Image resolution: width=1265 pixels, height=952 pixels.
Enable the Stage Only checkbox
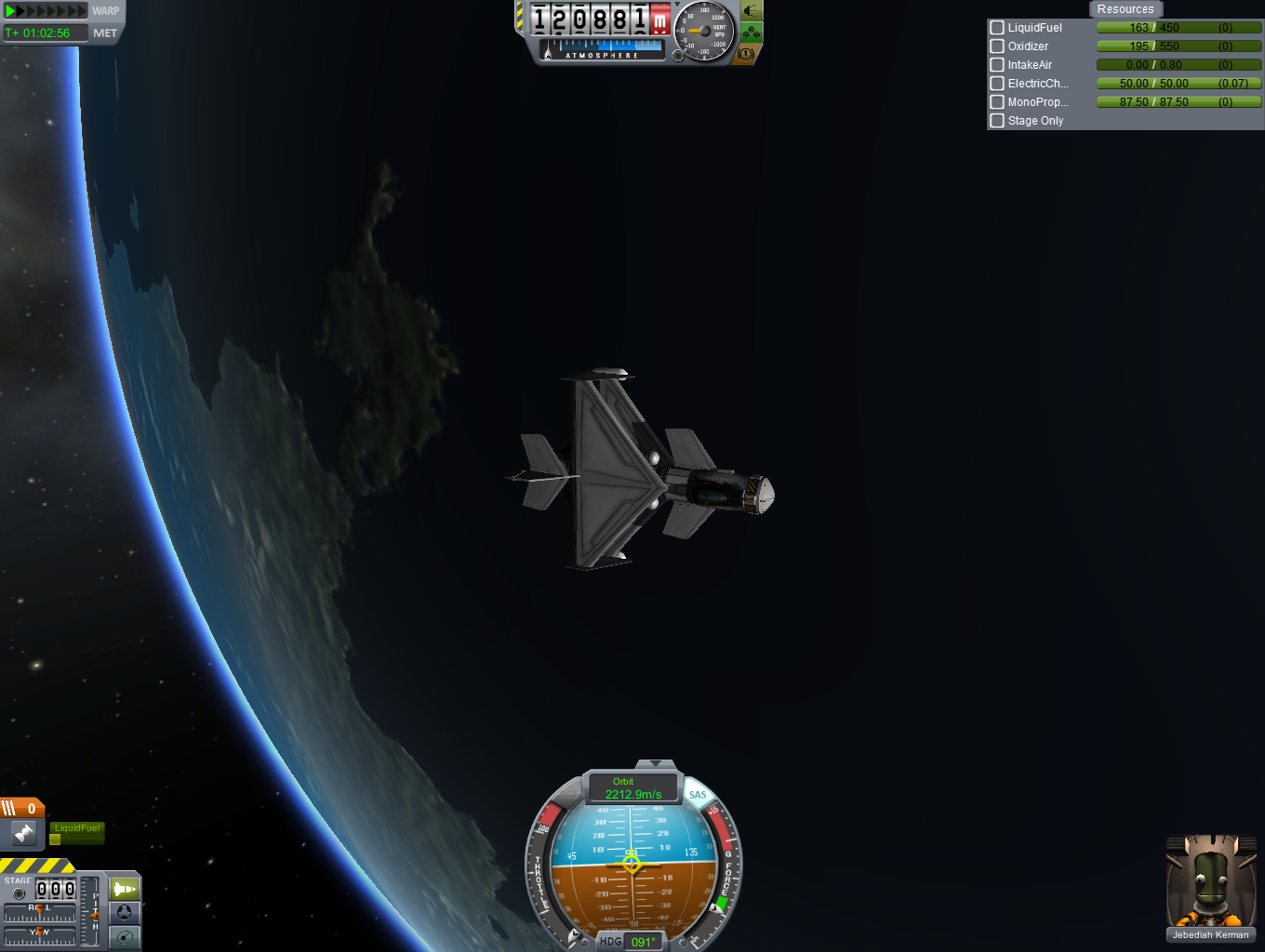pos(997,121)
